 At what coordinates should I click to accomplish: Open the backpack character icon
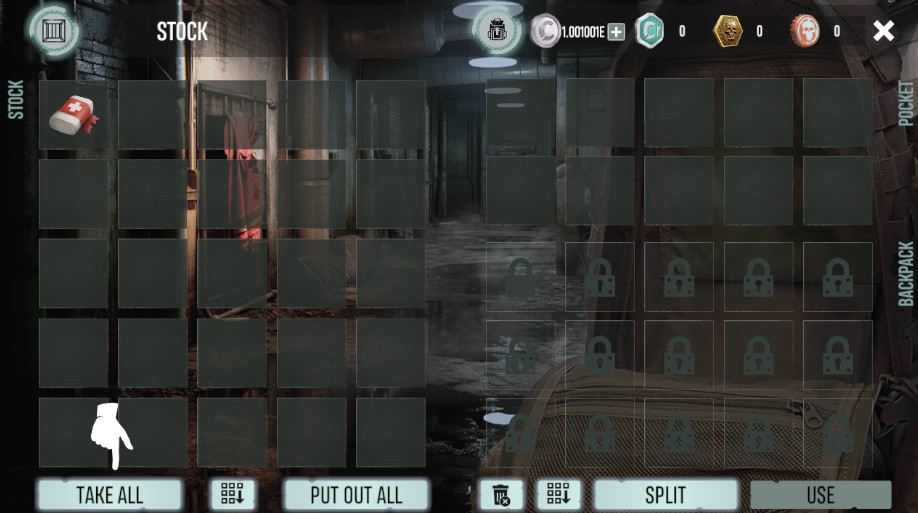click(497, 31)
